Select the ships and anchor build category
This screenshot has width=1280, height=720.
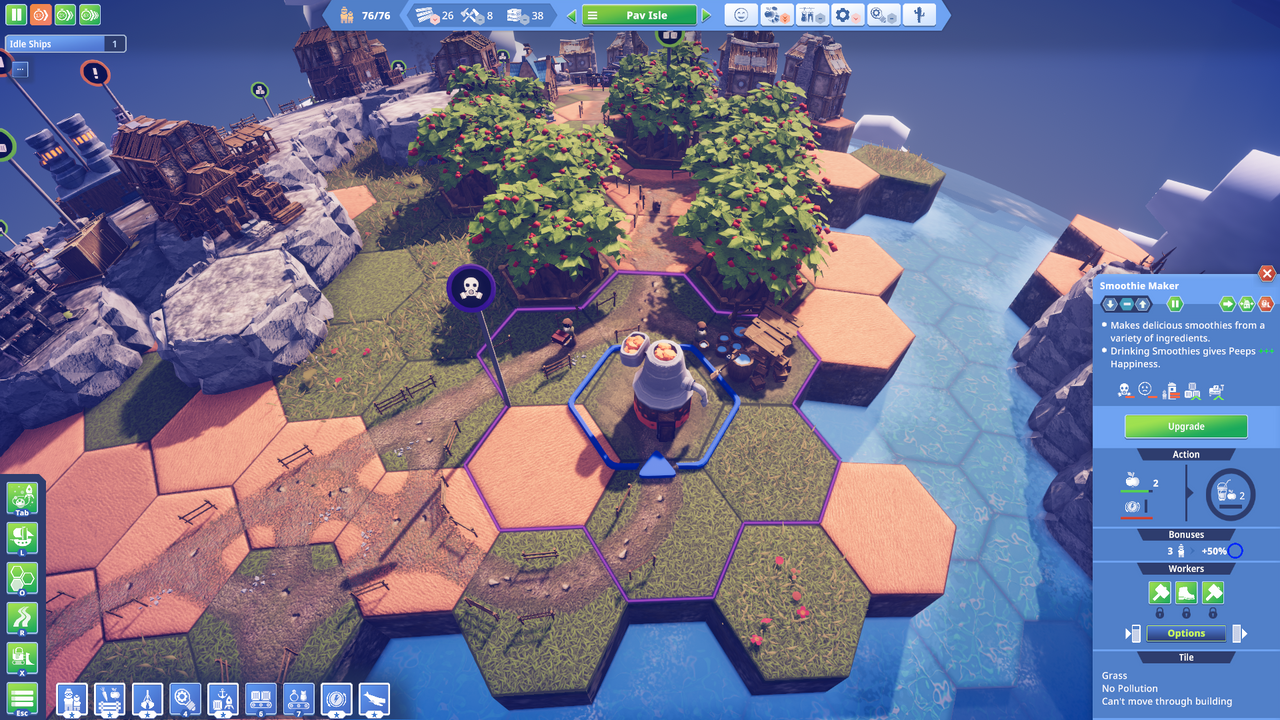point(222,700)
